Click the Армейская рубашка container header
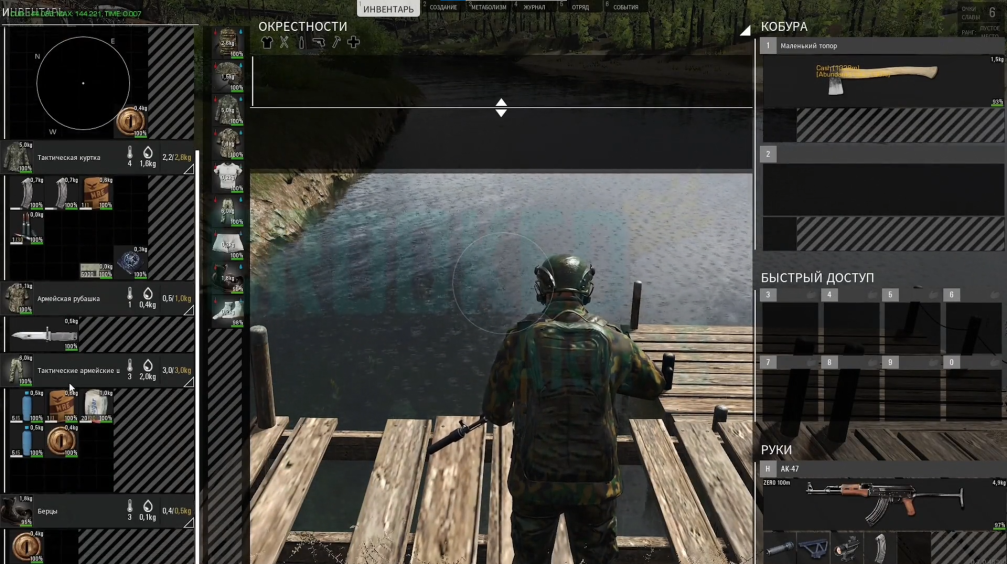This screenshot has height=564, width=1007. pos(70,297)
